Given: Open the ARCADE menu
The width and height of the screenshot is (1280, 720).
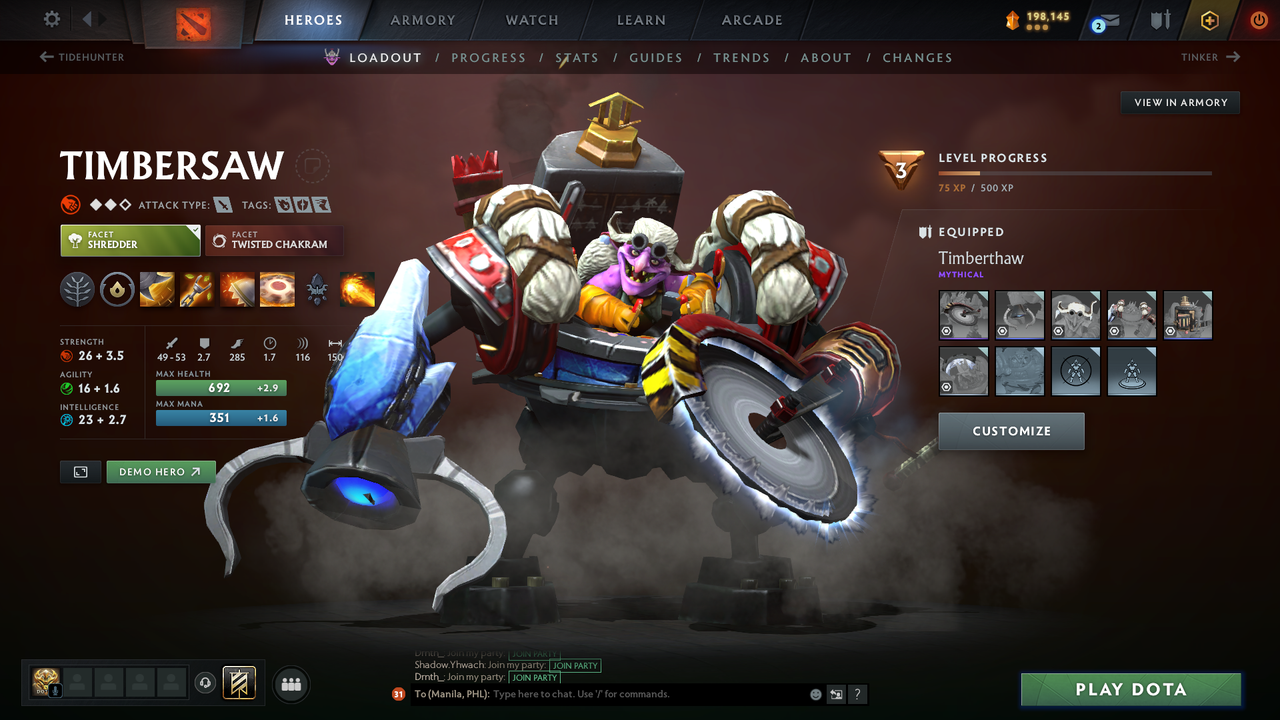Looking at the screenshot, I should point(751,19).
